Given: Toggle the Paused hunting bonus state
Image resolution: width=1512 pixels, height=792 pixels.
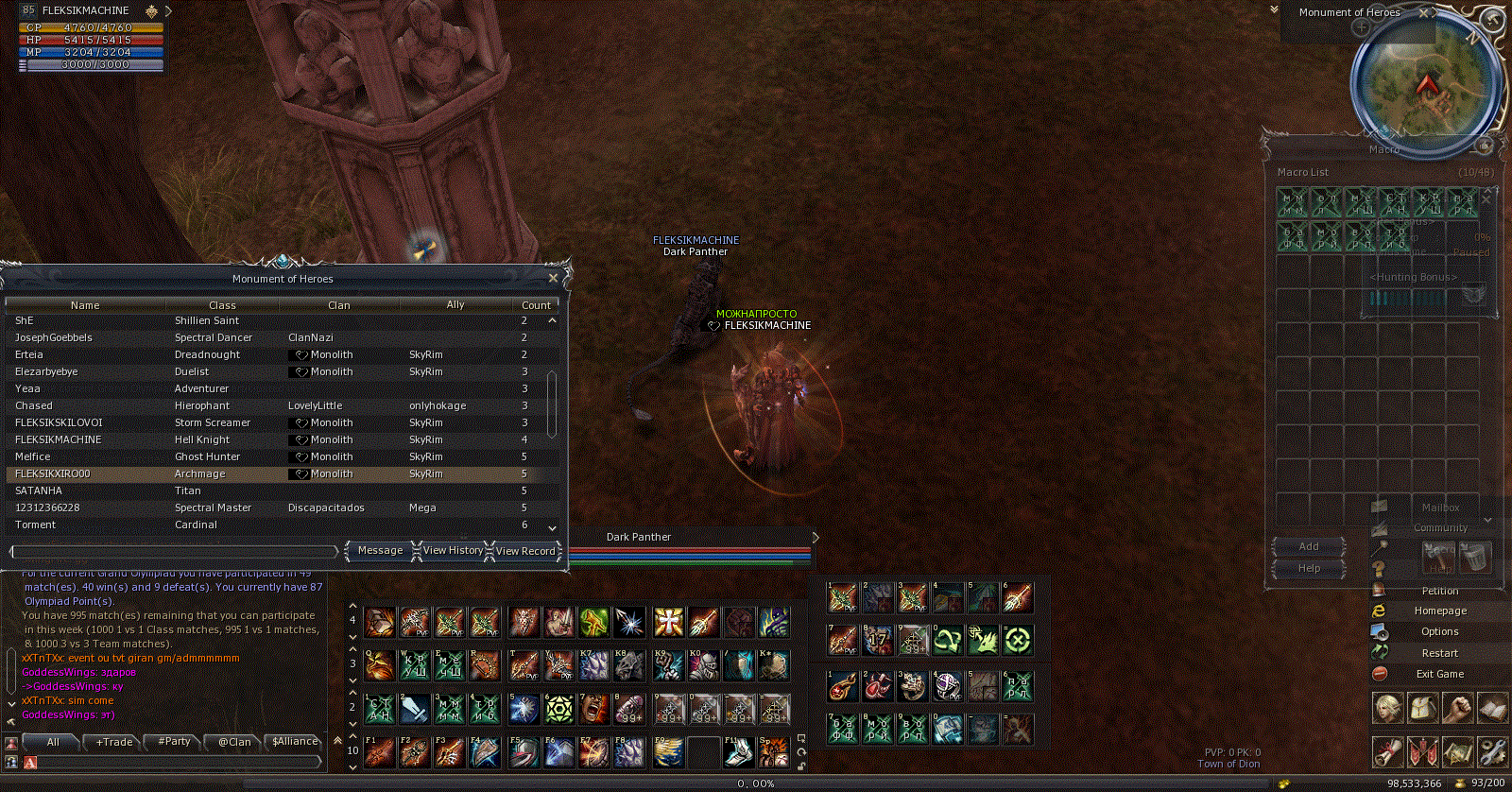Looking at the screenshot, I should 1472,251.
